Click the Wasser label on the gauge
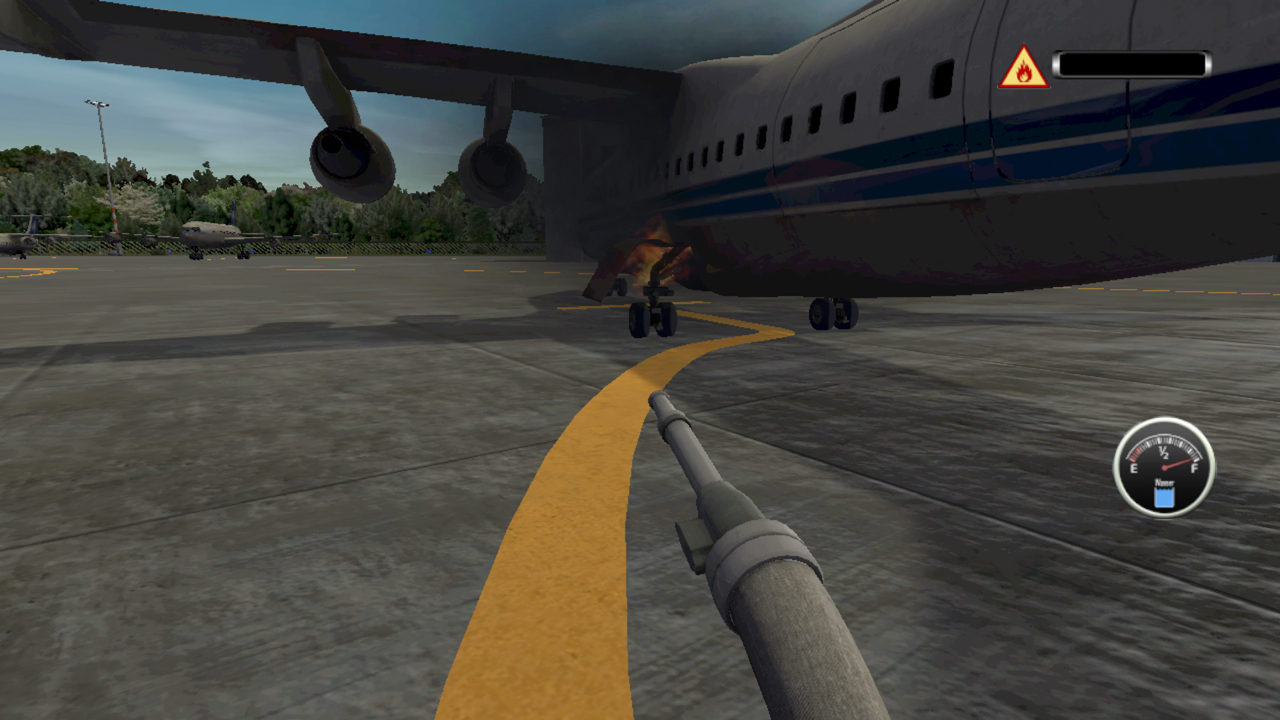The image size is (1280, 720). pos(1164,482)
